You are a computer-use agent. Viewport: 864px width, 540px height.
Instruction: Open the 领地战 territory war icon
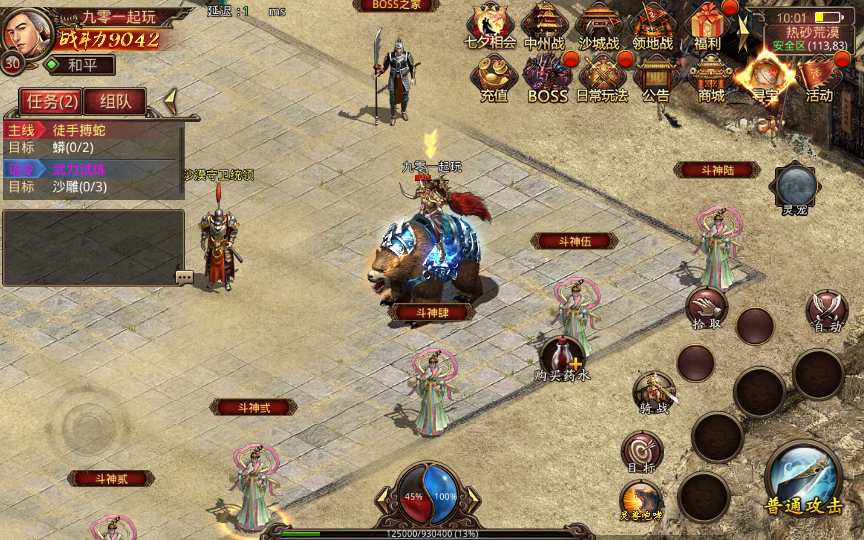coord(653,24)
